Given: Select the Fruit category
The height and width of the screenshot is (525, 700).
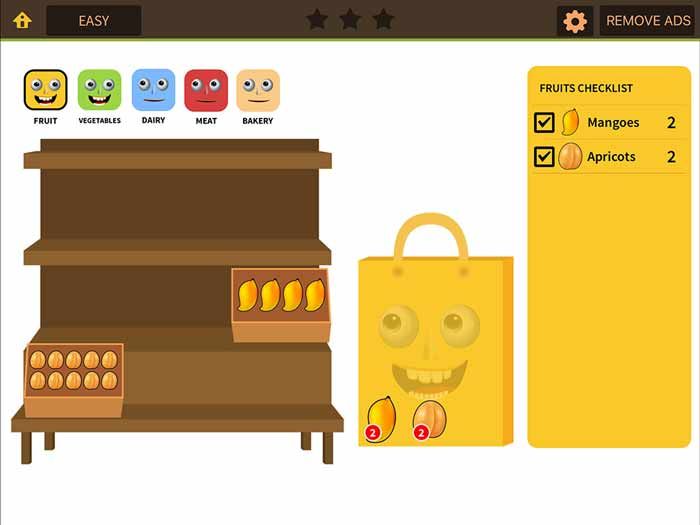Looking at the screenshot, I should (x=46, y=91).
